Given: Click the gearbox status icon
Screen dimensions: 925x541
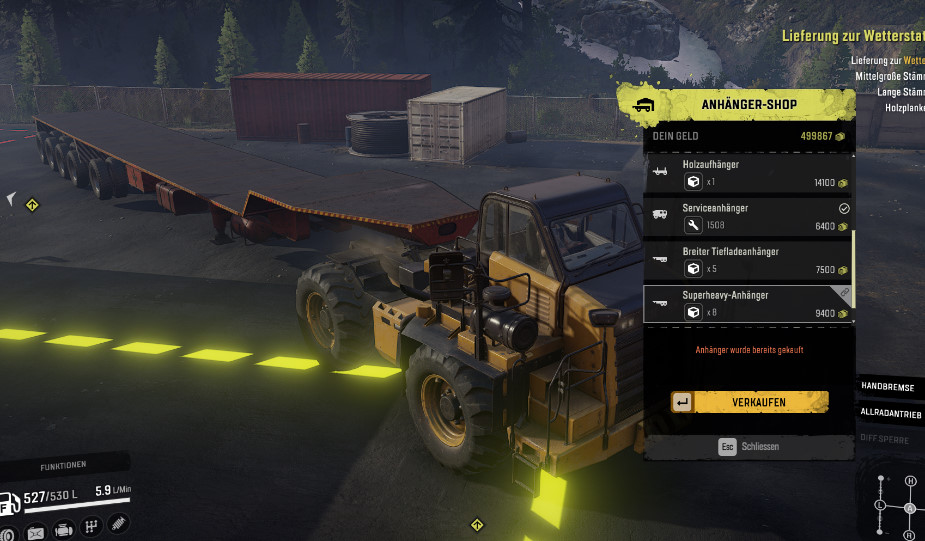Looking at the screenshot, I should (91, 528).
